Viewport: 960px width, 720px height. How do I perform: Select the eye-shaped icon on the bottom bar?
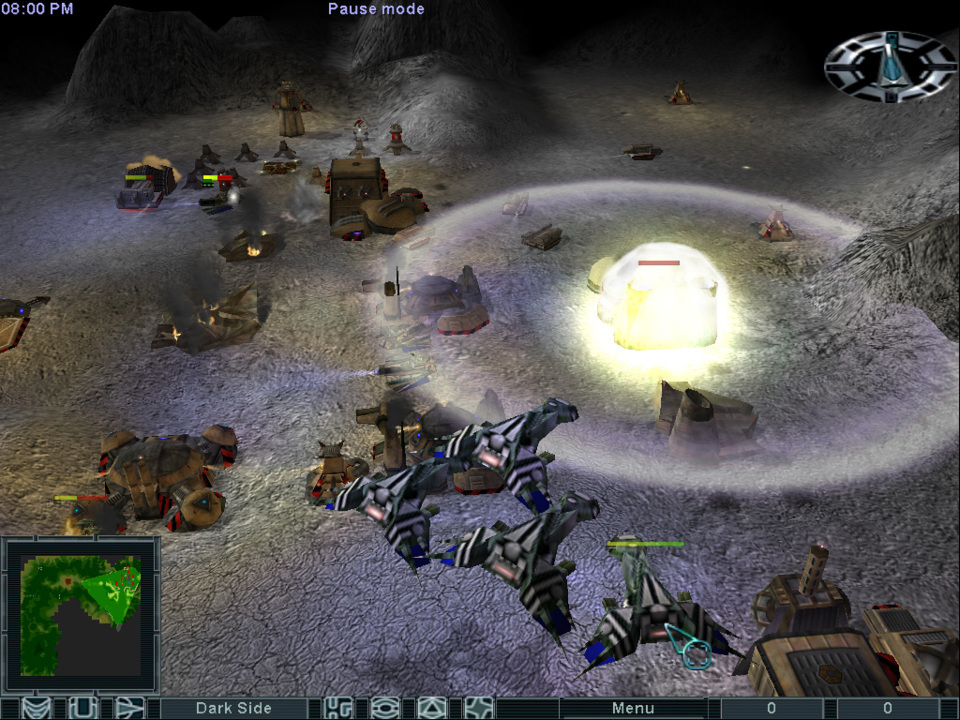coord(385,708)
